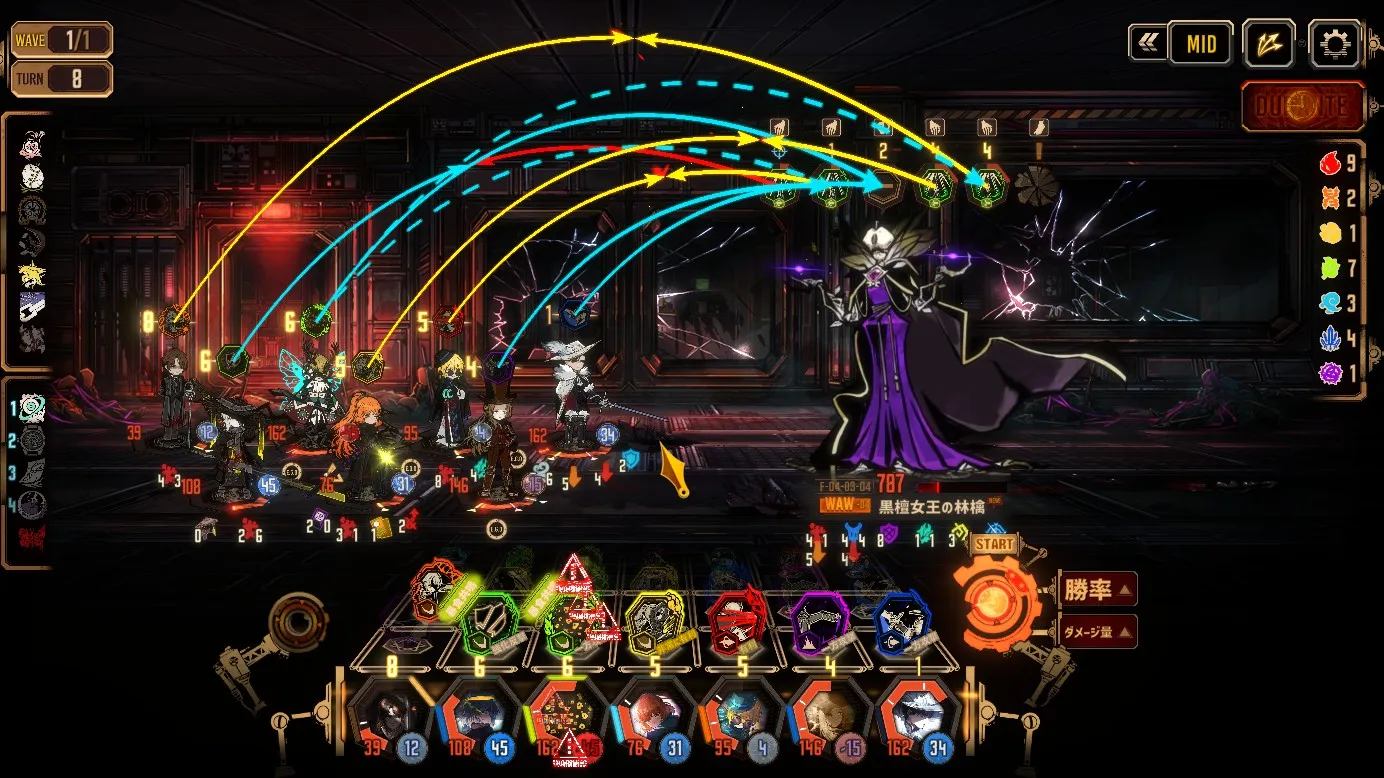Click the double-chevron collapse button beside MID
The width and height of the screenshot is (1384, 778).
(1147, 44)
